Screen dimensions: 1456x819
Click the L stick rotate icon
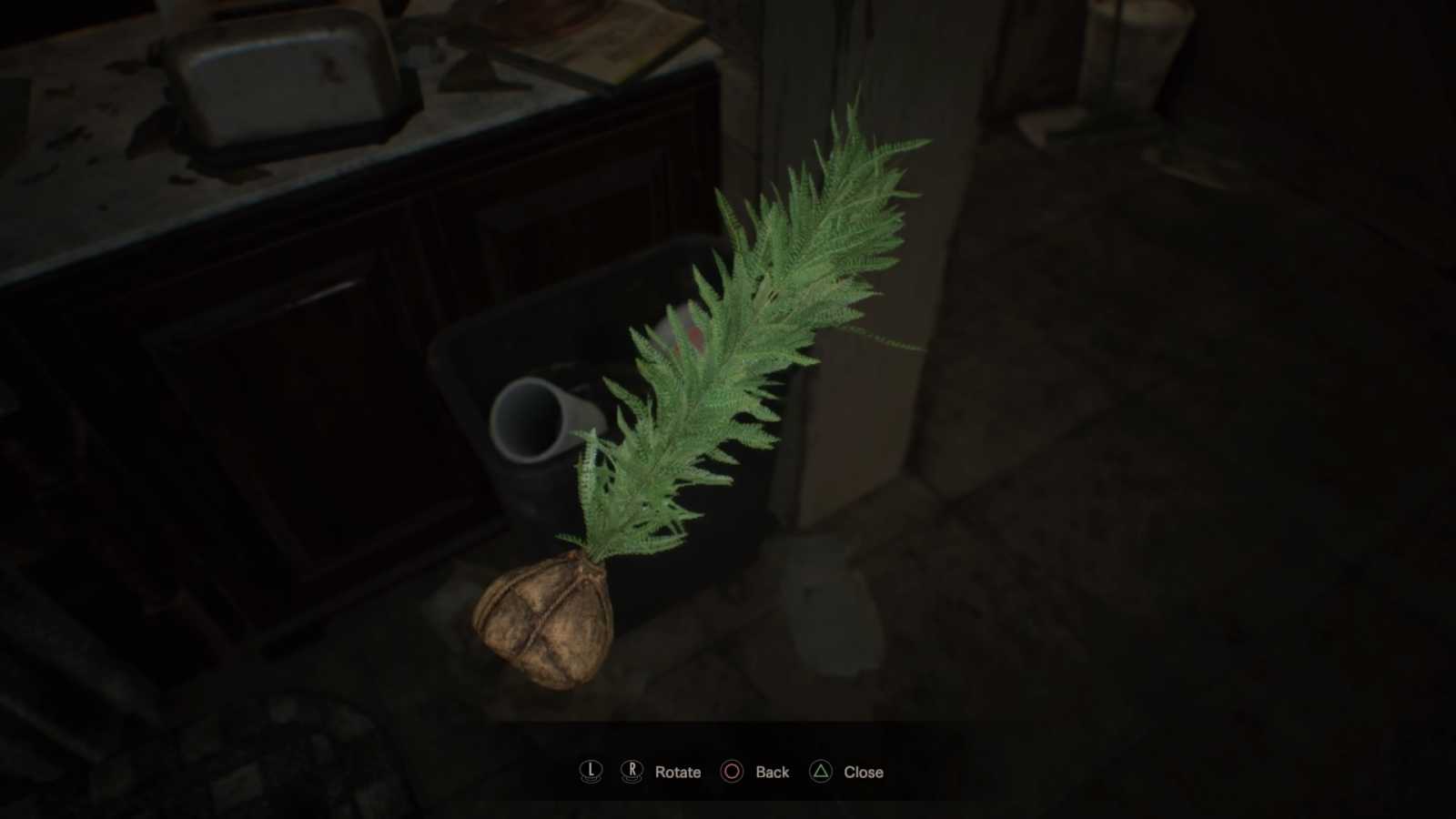tap(590, 771)
